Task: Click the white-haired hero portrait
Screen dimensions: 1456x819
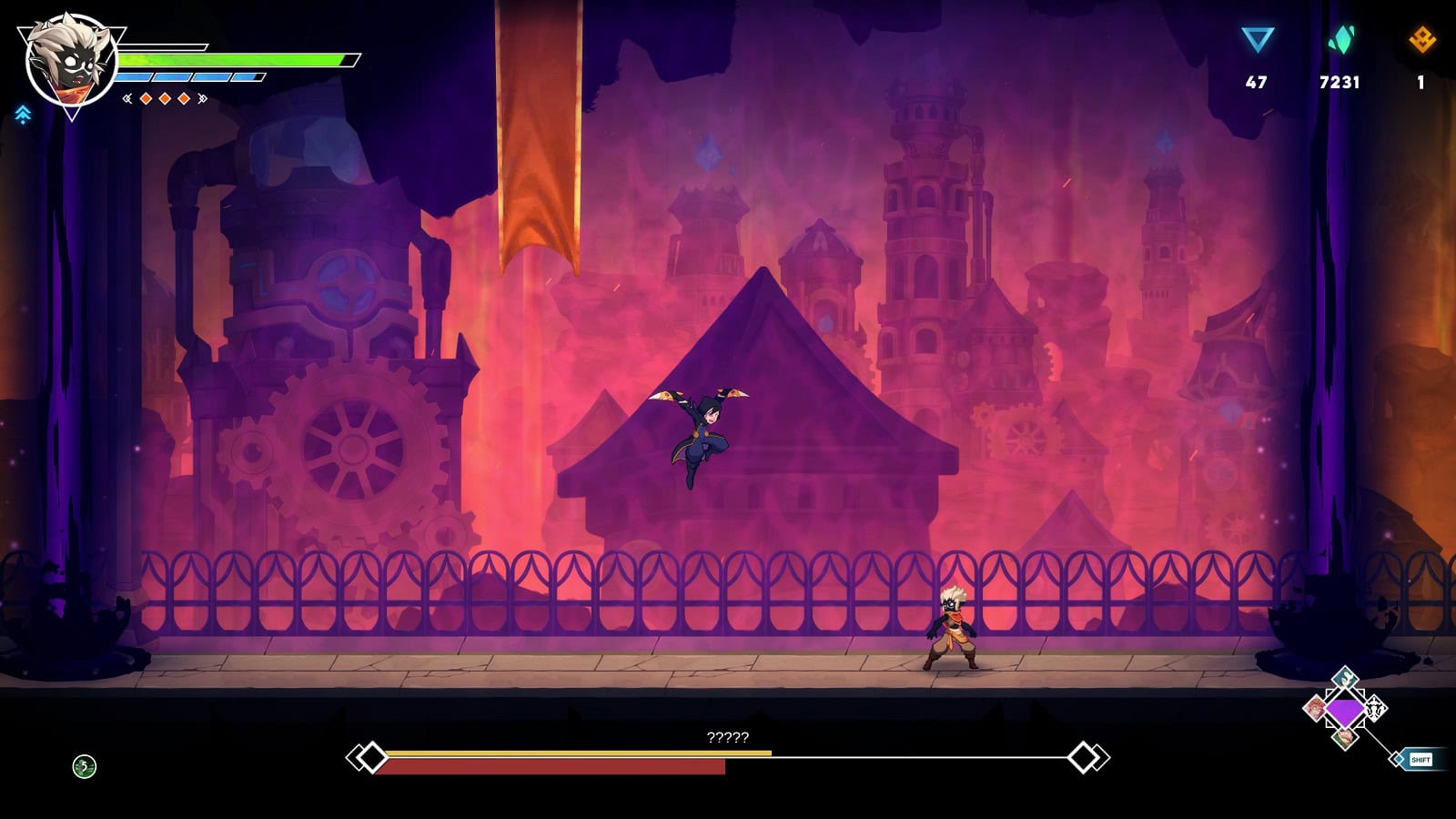Action: 71,62
